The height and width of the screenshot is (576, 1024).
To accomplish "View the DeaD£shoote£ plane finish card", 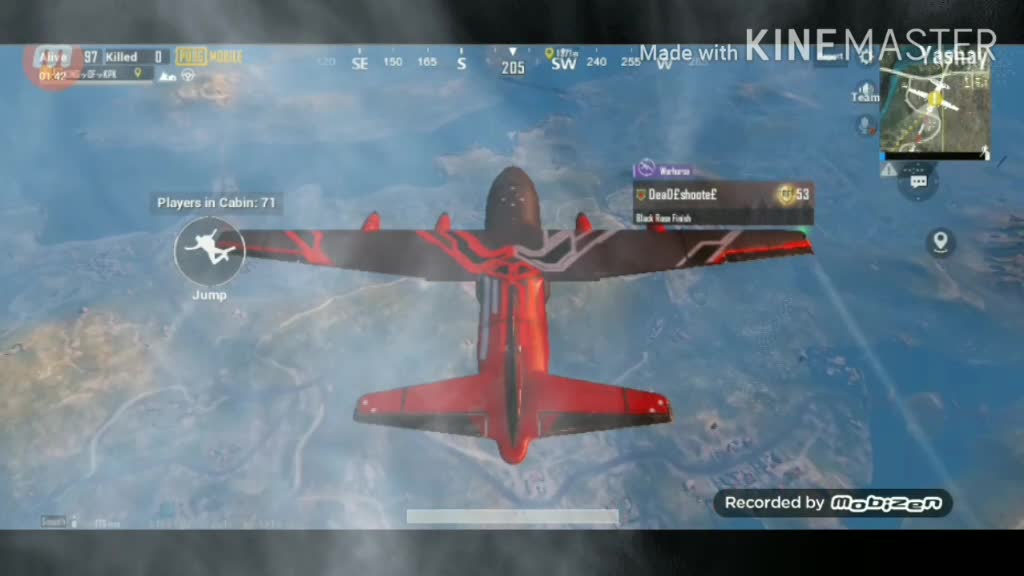I will coord(722,200).
